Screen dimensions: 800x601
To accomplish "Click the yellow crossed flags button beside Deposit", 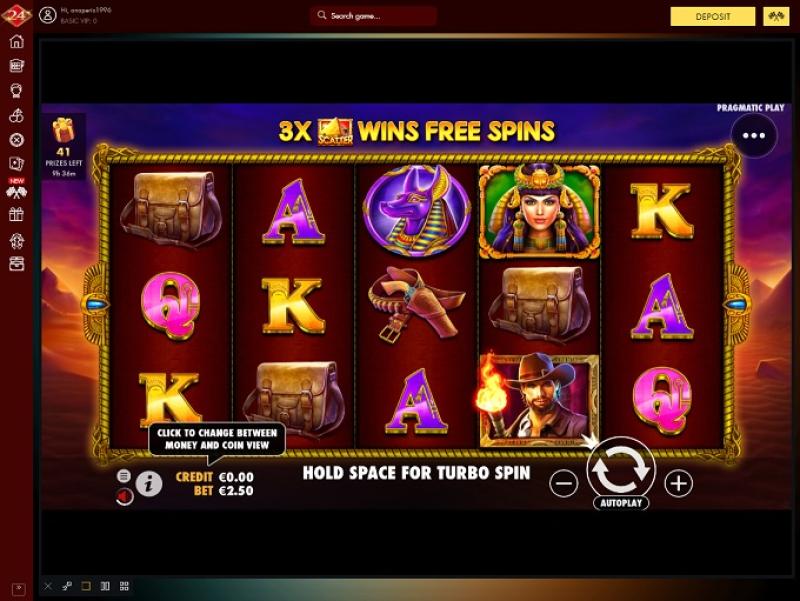I will (x=775, y=17).
